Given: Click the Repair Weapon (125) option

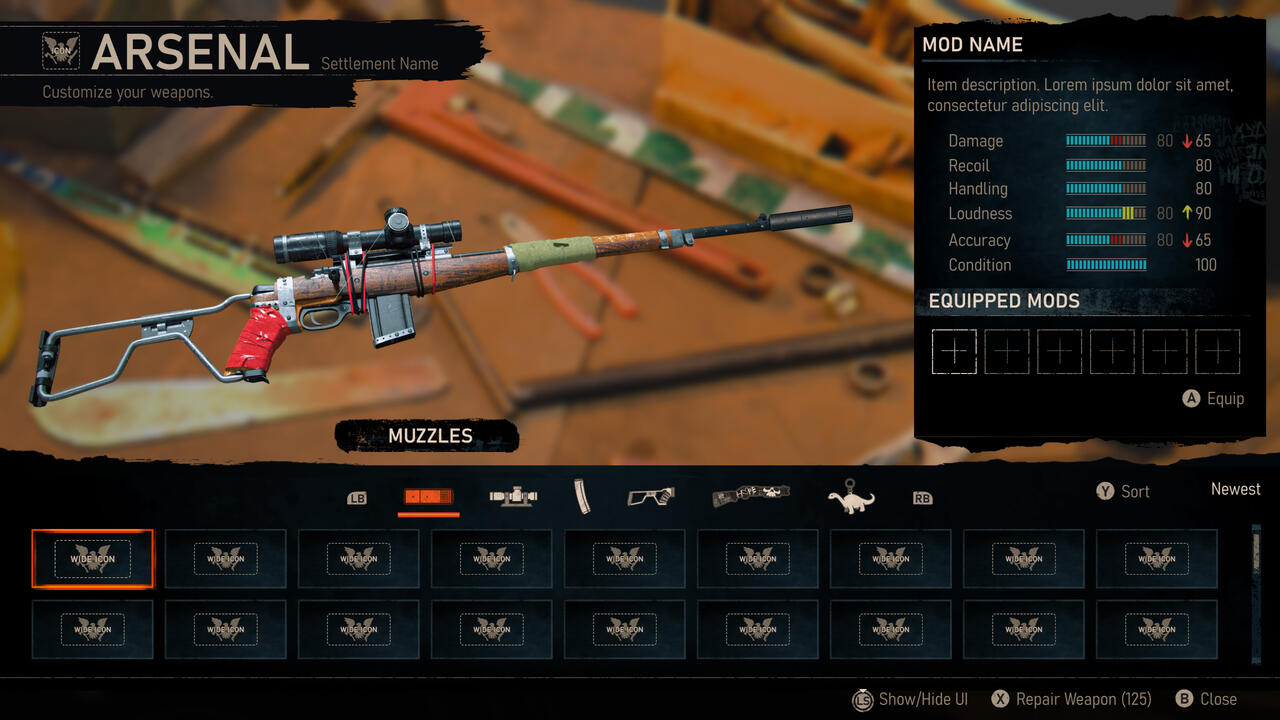Looking at the screenshot, I should coord(1071,699).
